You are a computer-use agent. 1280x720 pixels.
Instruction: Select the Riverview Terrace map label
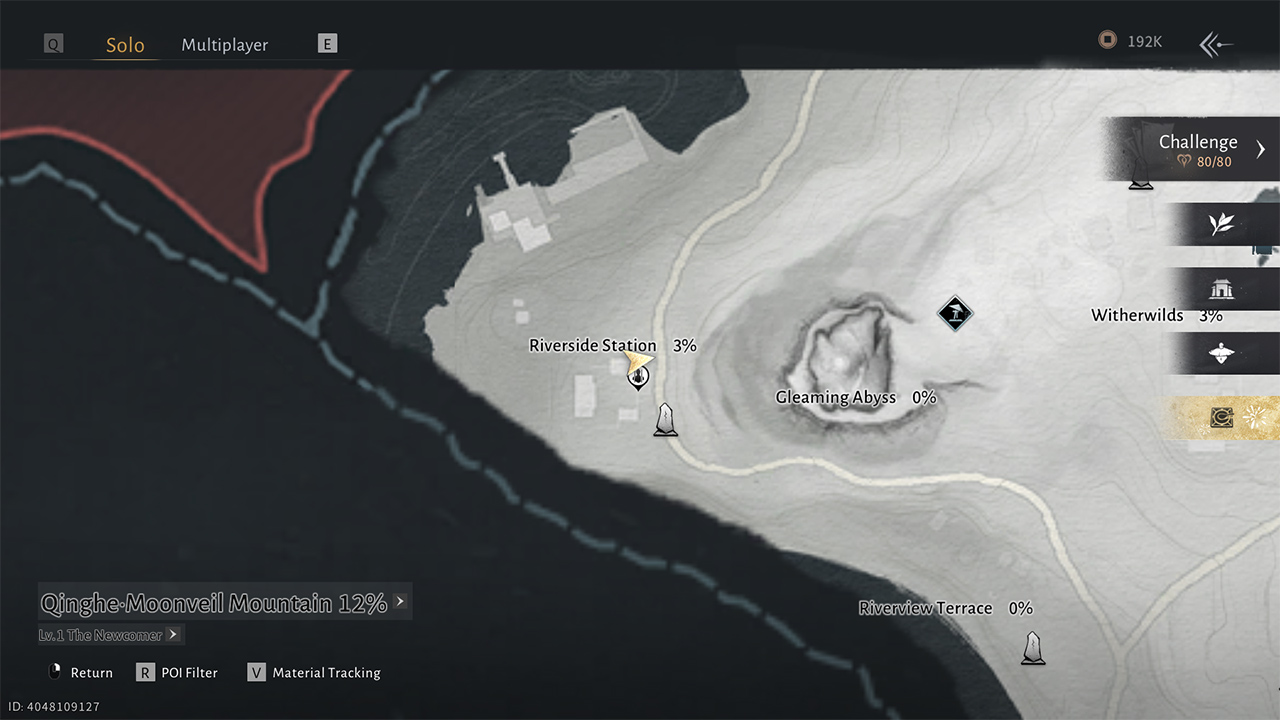click(x=925, y=608)
